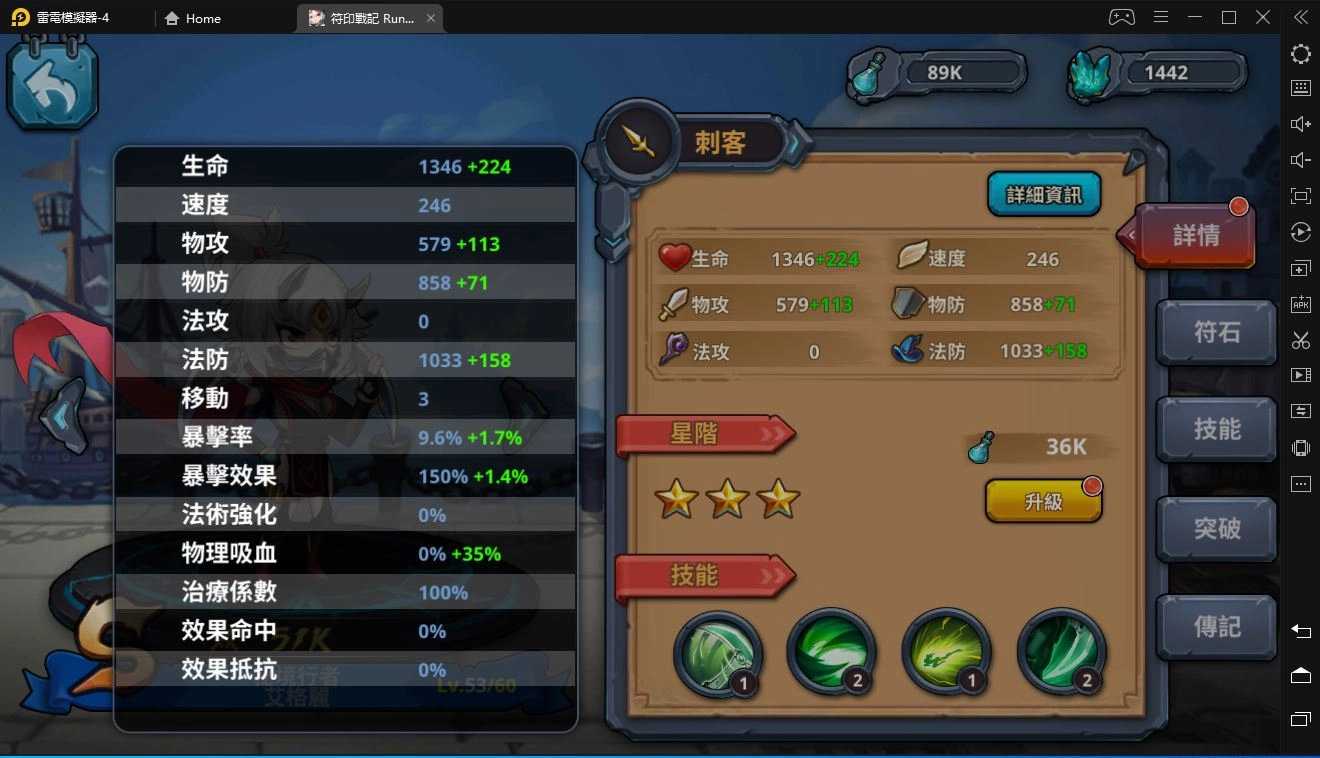Screen dimensions: 1320x758
Task: Choose the green swirl skill icon
Action: click(831, 654)
